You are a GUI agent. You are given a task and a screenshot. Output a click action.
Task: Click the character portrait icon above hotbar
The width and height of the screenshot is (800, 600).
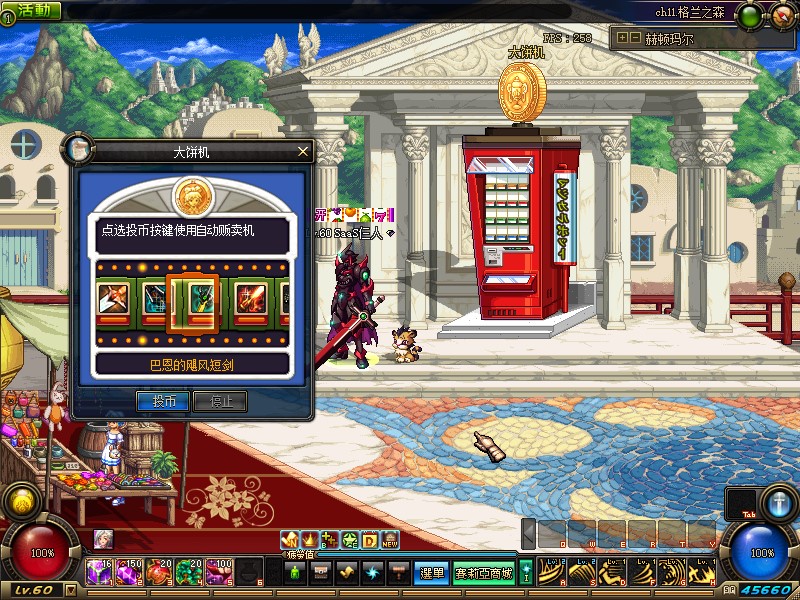[x=103, y=539]
